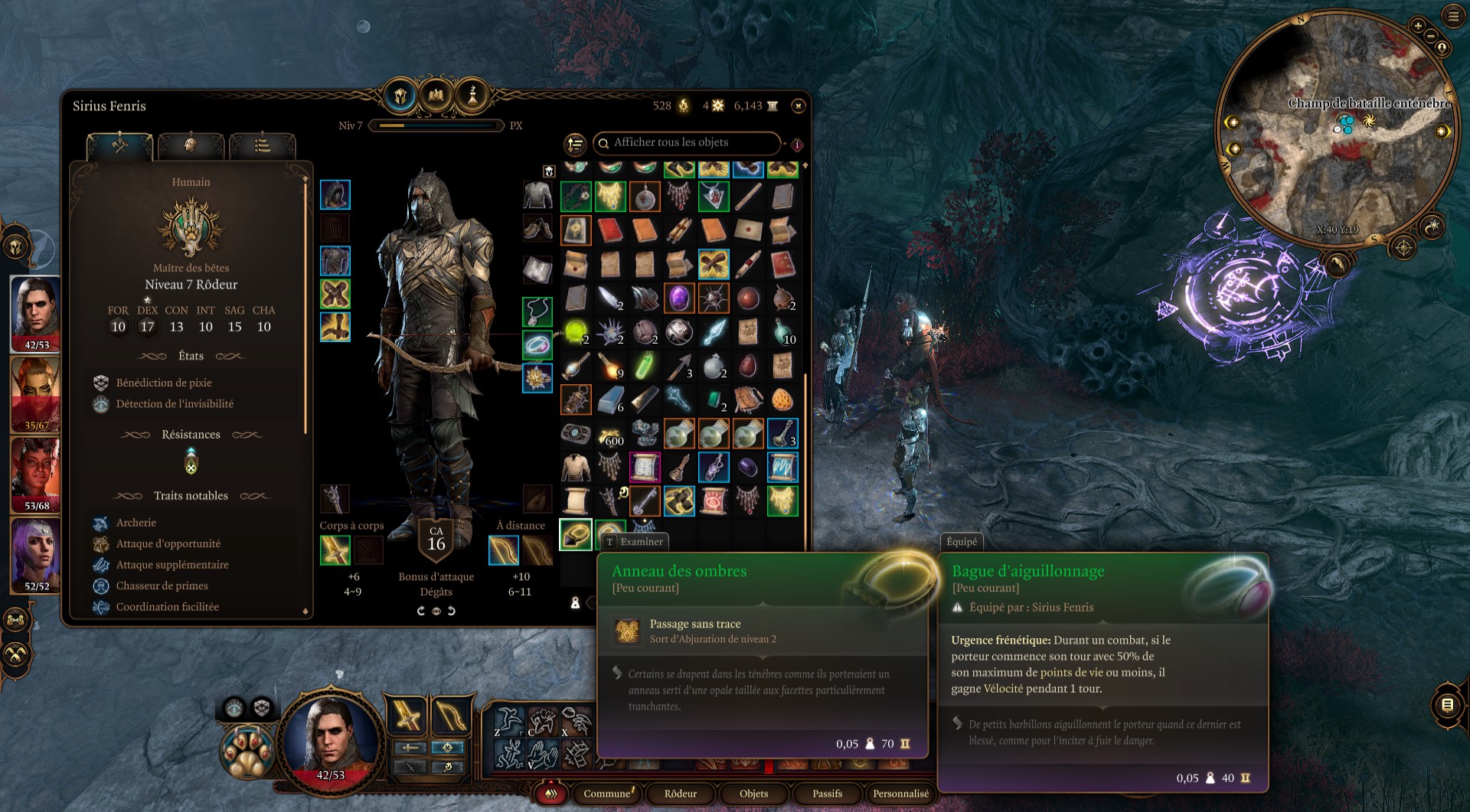Switch to the Rôdeur hotbar tab
This screenshot has height=812, width=1470.
(x=681, y=794)
